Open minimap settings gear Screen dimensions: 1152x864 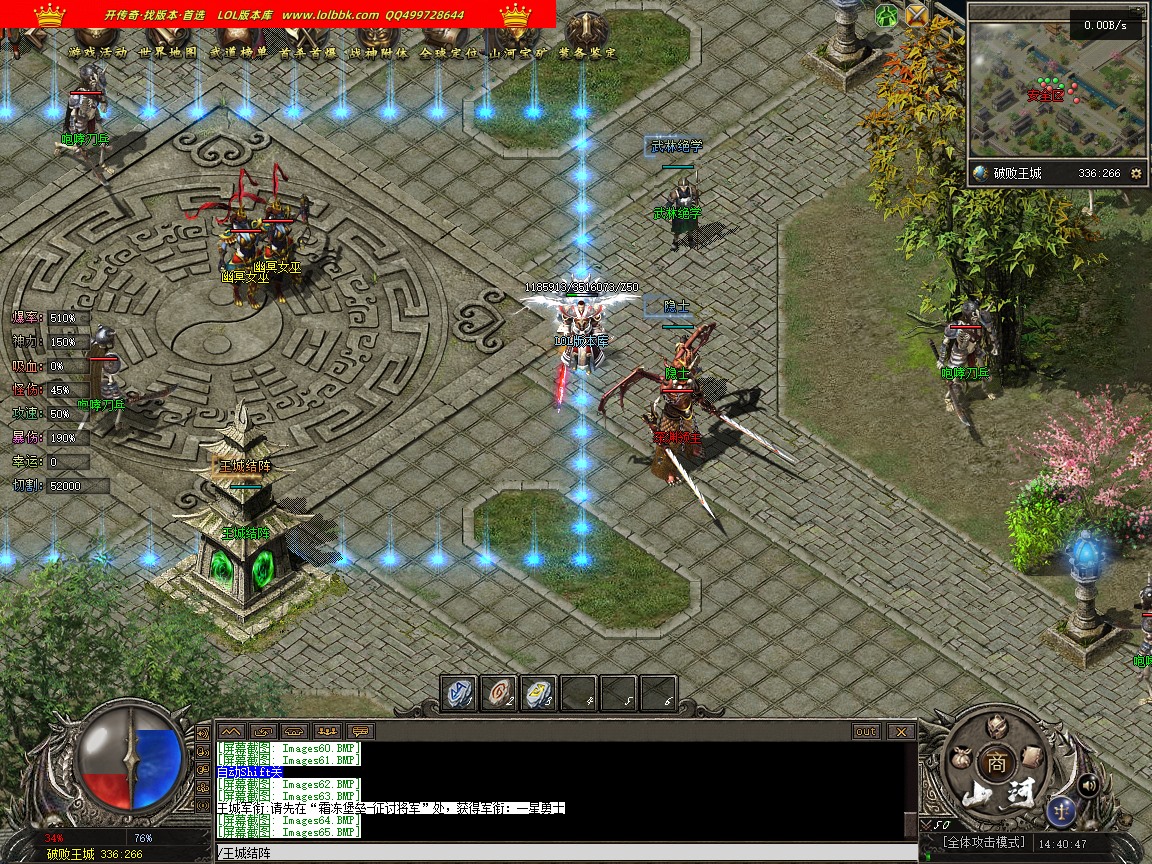1136,173
